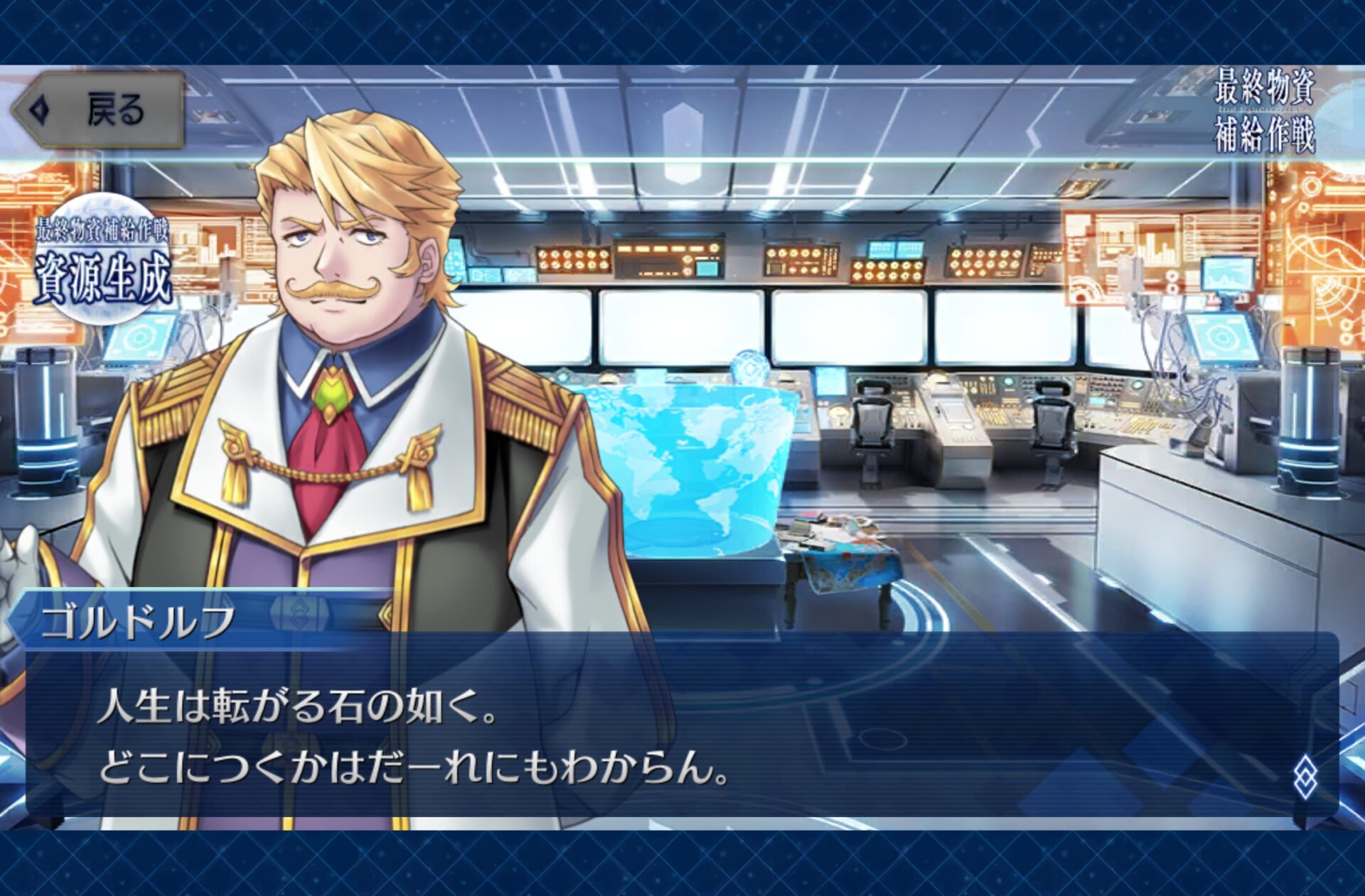Advance dialogue via the diamond cursor icon

click(1305, 777)
